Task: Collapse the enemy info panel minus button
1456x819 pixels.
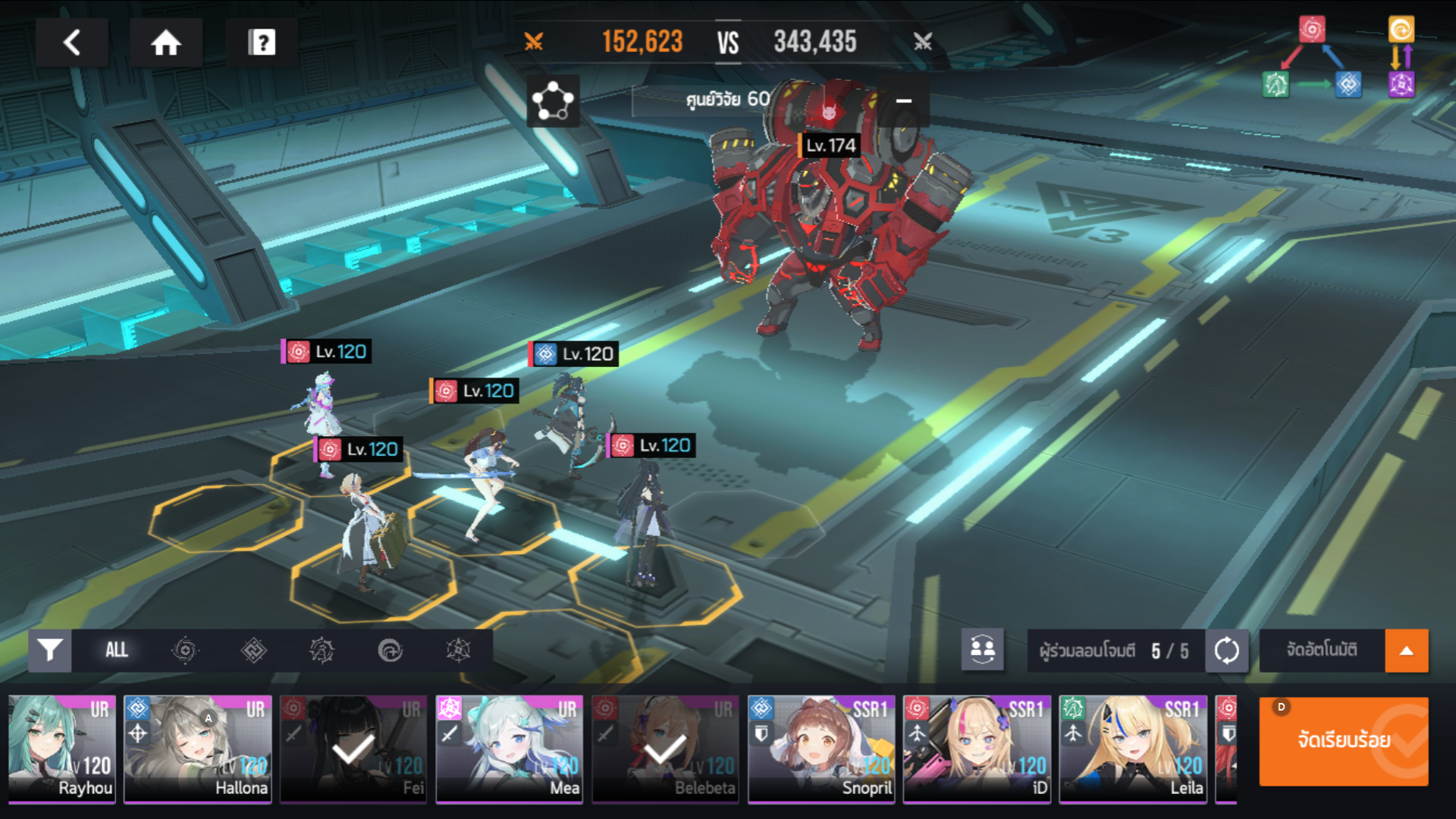Action: tap(904, 101)
